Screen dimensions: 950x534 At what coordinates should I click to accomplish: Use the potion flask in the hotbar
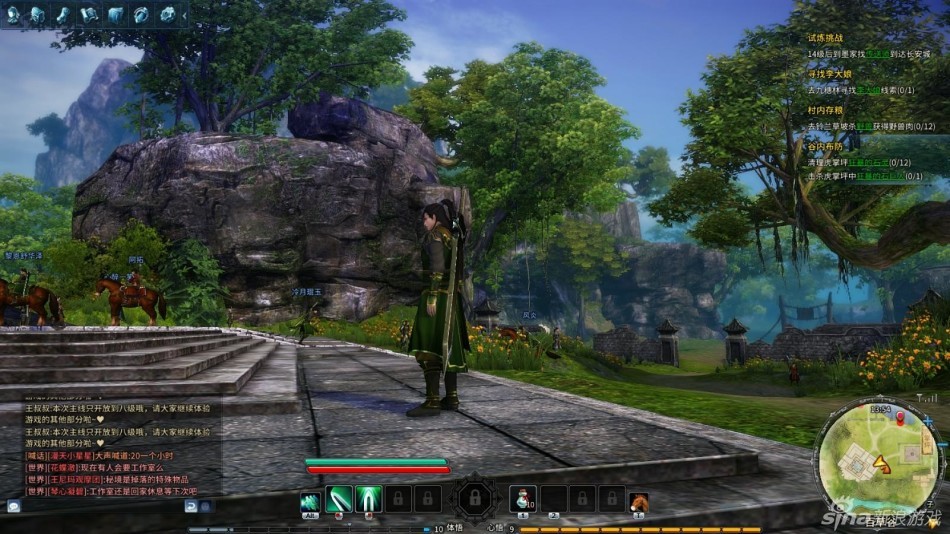[524, 498]
